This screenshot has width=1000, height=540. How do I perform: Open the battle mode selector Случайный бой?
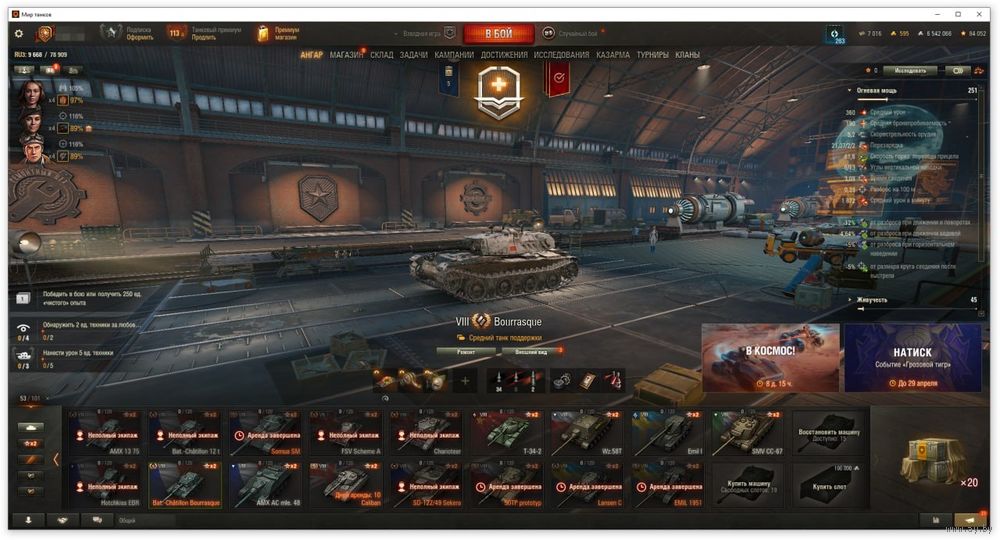tap(570, 34)
